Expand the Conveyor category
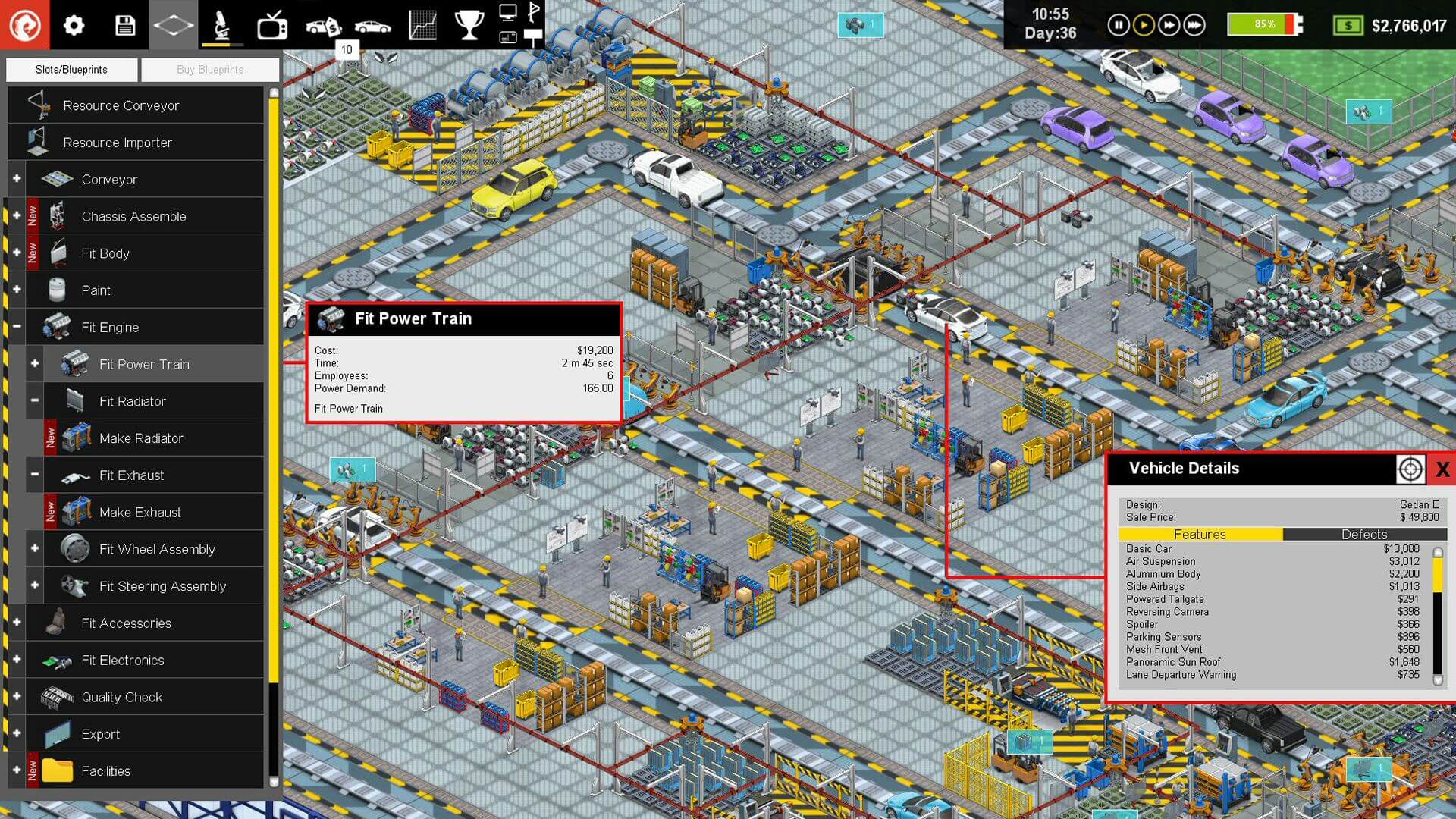Viewport: 1456px width, 819px height. coord(16,178)
